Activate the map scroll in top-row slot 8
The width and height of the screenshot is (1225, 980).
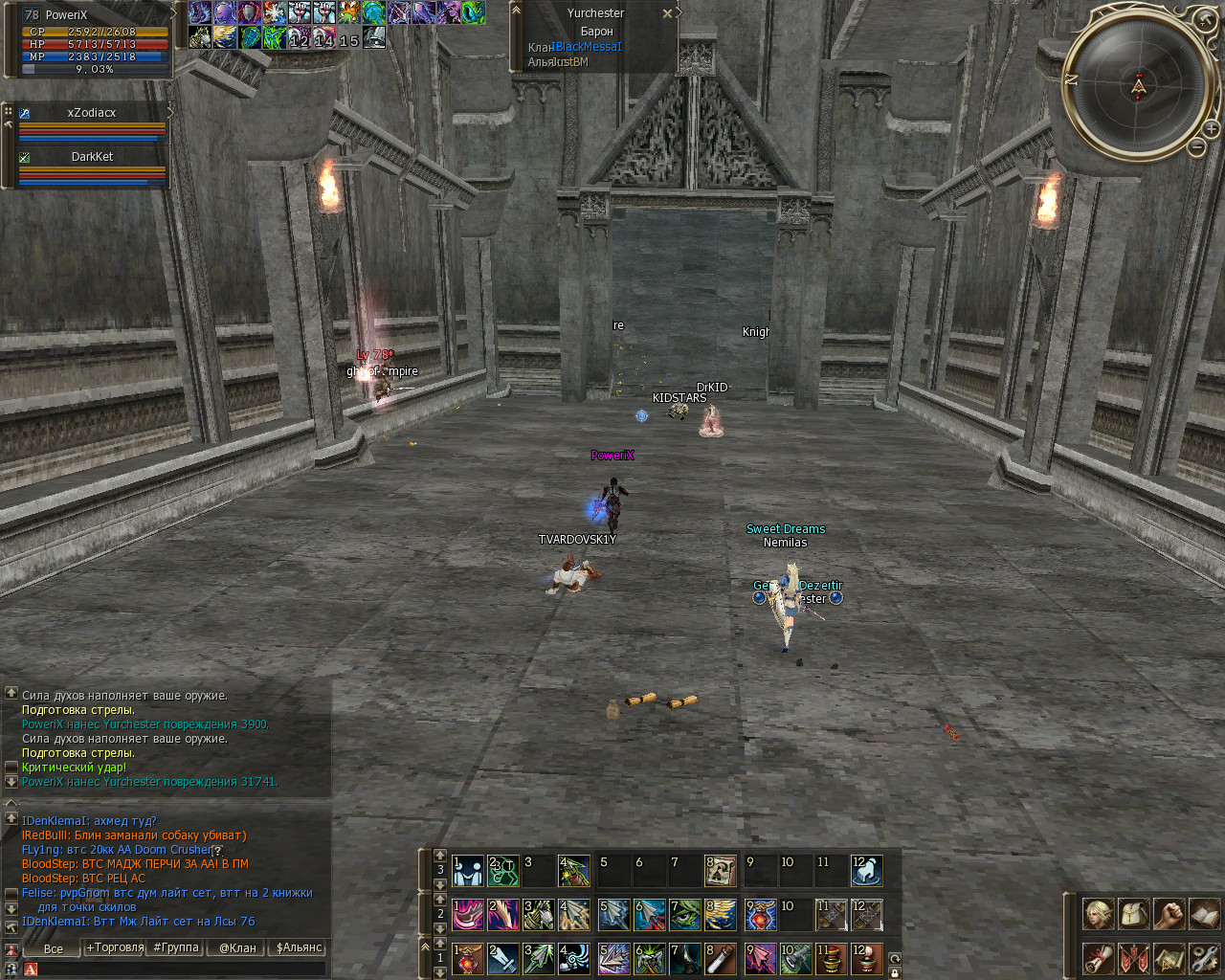tap(720, 870)
